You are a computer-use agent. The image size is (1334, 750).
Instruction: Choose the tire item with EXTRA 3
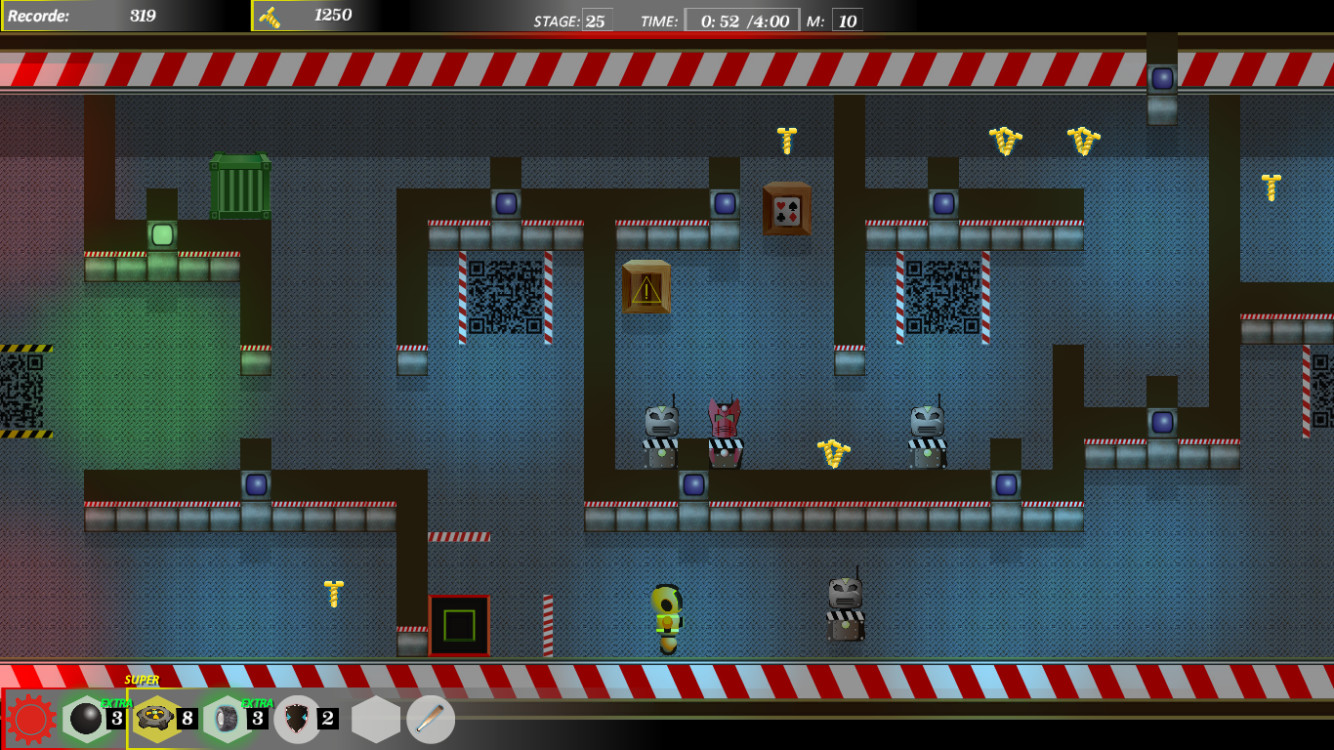click(228, 718)
